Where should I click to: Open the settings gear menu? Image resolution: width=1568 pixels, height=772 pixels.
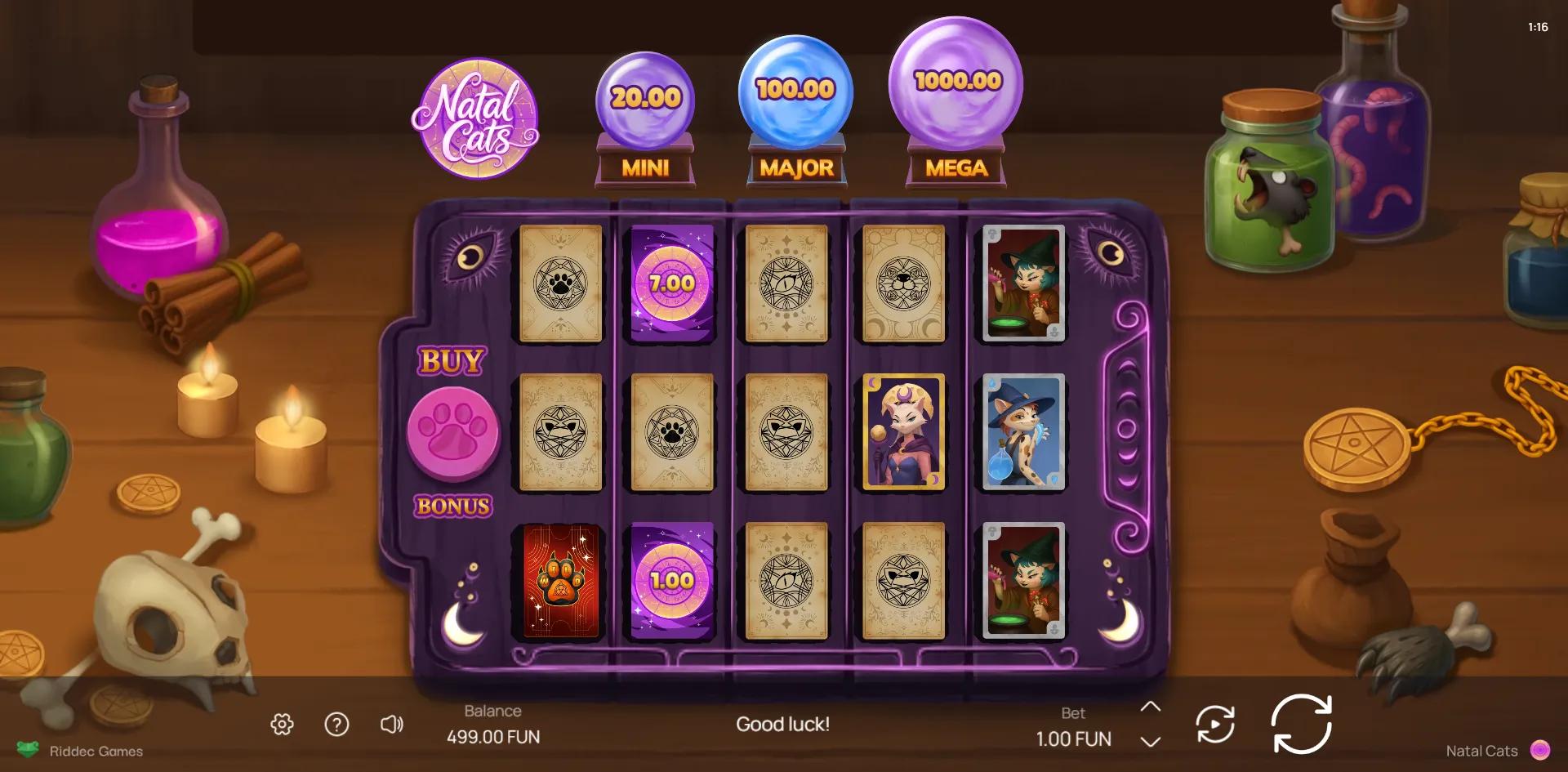(281, 723)
